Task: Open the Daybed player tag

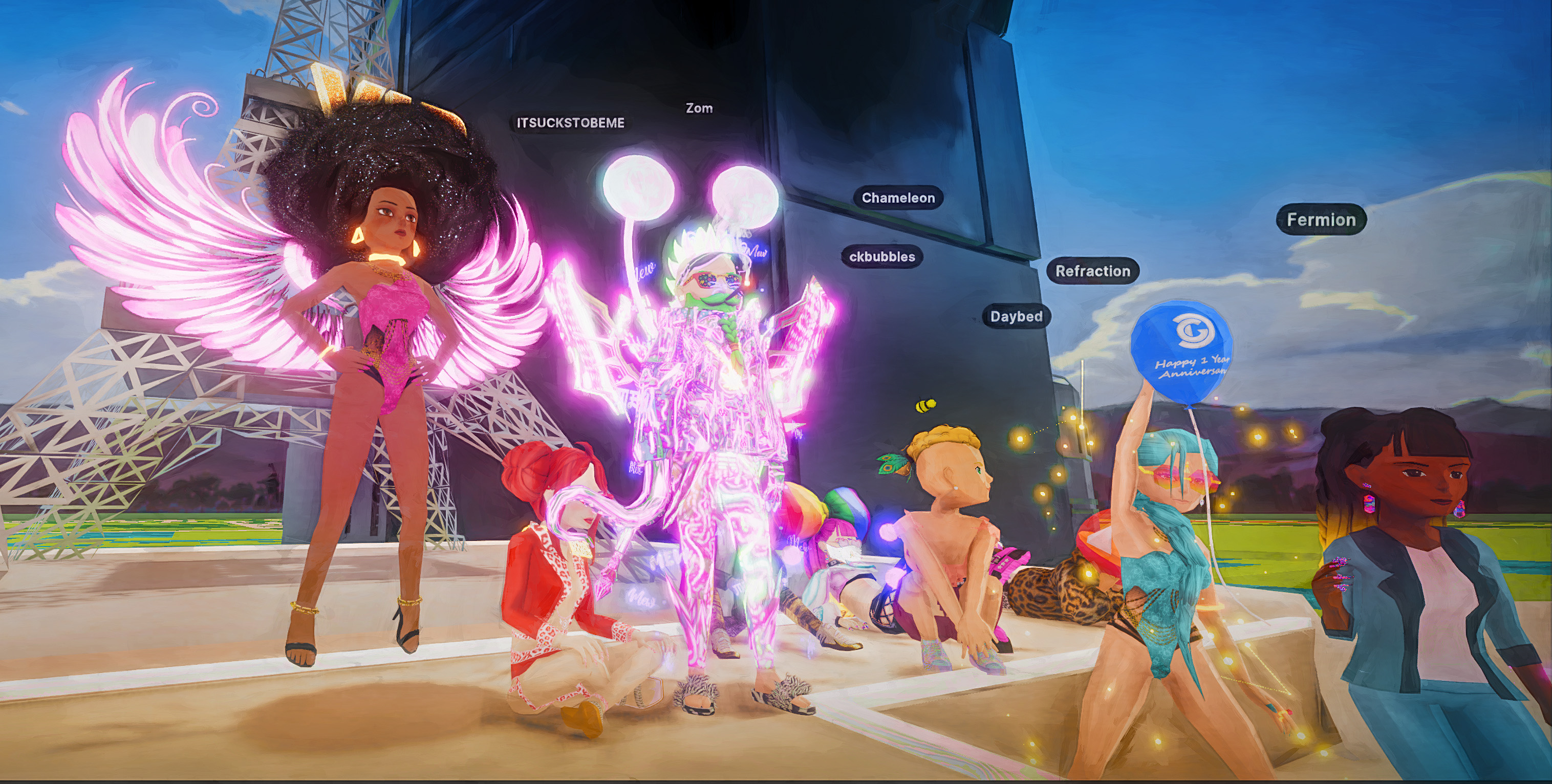Action: pos(1016,316)
